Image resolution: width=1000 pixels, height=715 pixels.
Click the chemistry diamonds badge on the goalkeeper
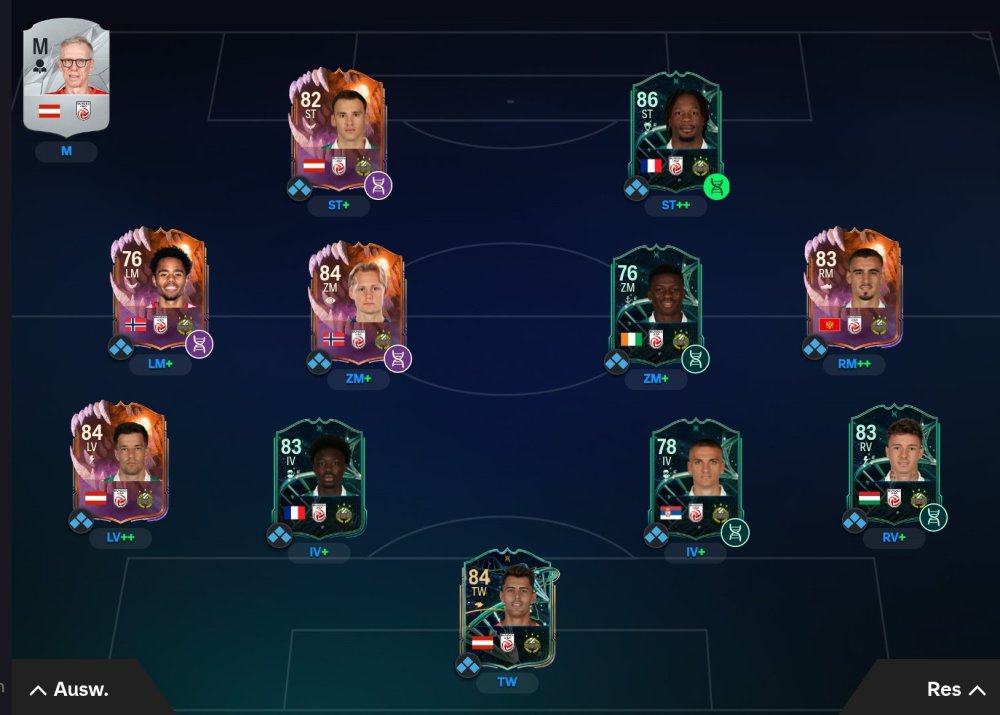coord(468,665)
